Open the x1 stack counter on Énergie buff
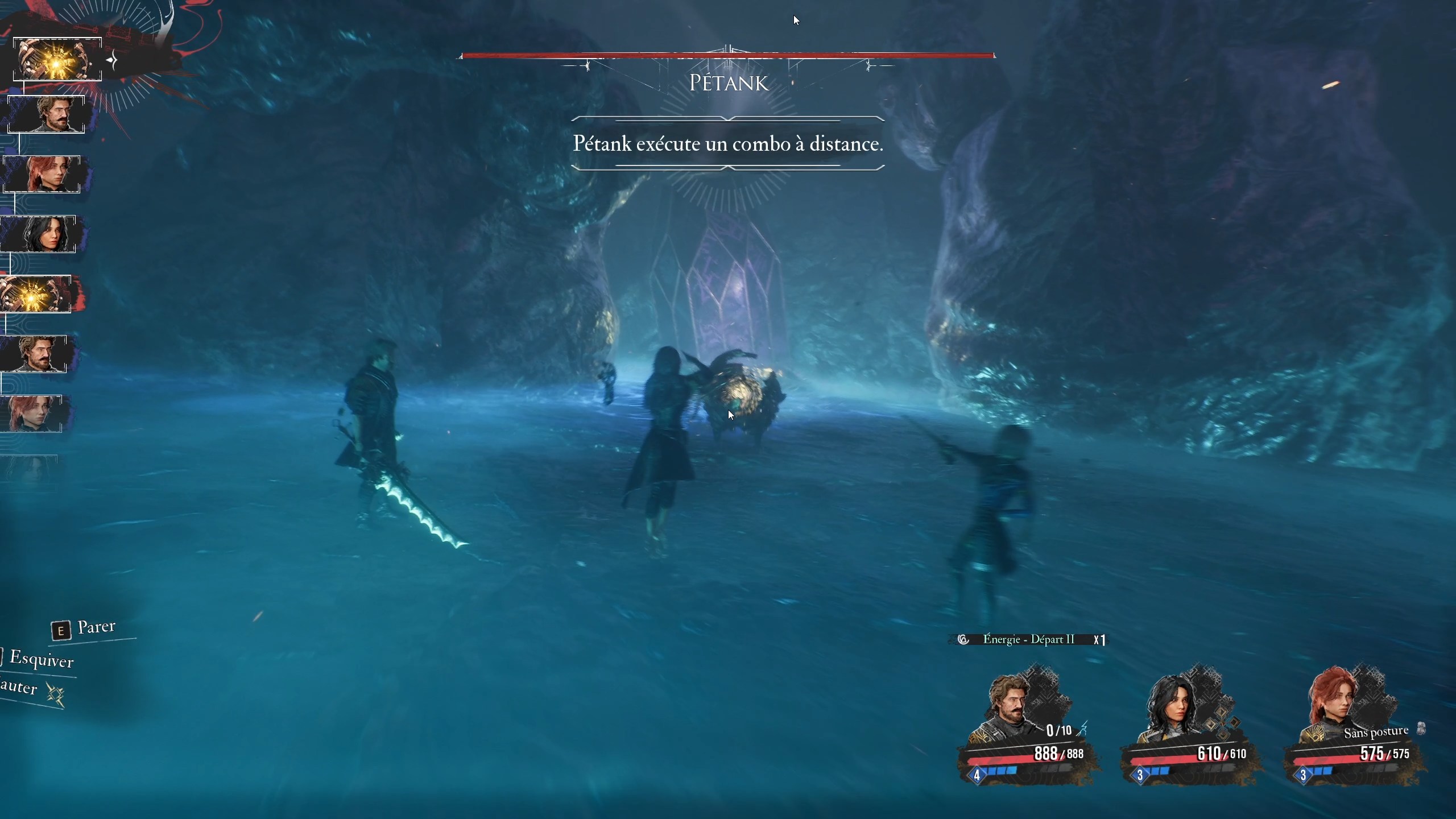This screenshot has height=819, width=1456. click(x=1100, y=639)
